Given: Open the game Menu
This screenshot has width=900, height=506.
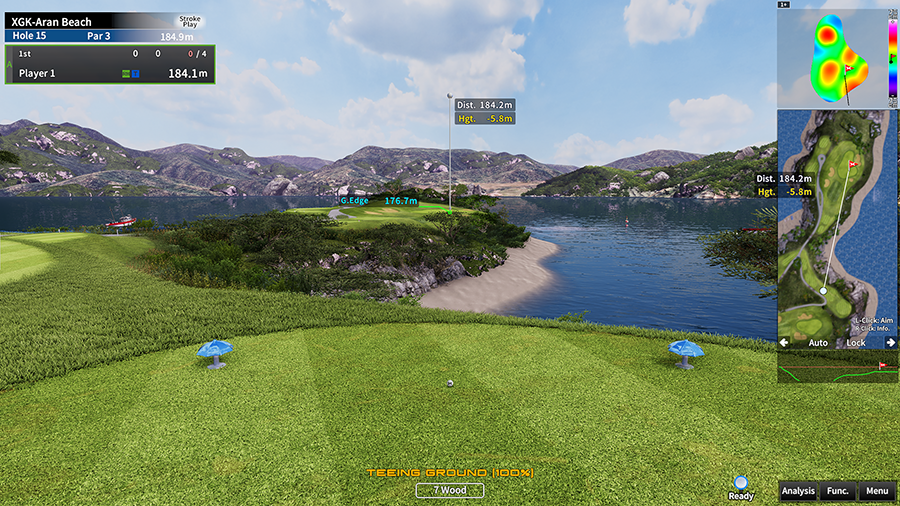Looking at the screenshot, I should click(877, 491).
